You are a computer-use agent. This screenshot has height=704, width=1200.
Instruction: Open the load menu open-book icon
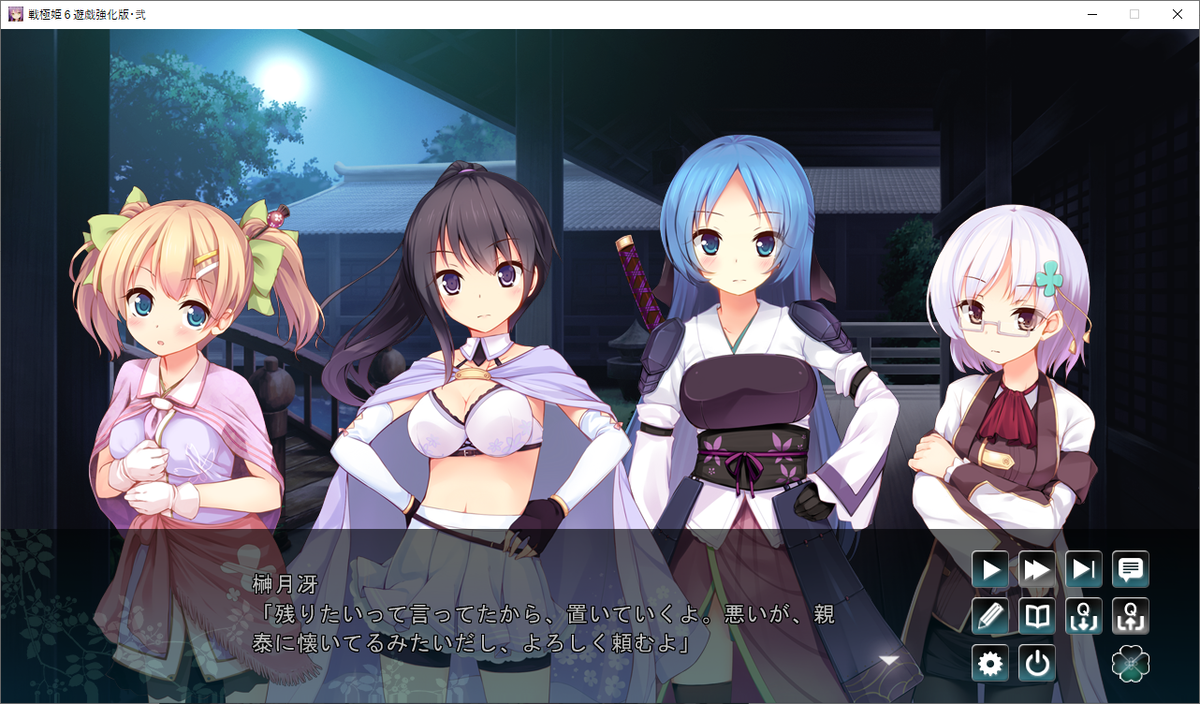tap(1037, 616)
